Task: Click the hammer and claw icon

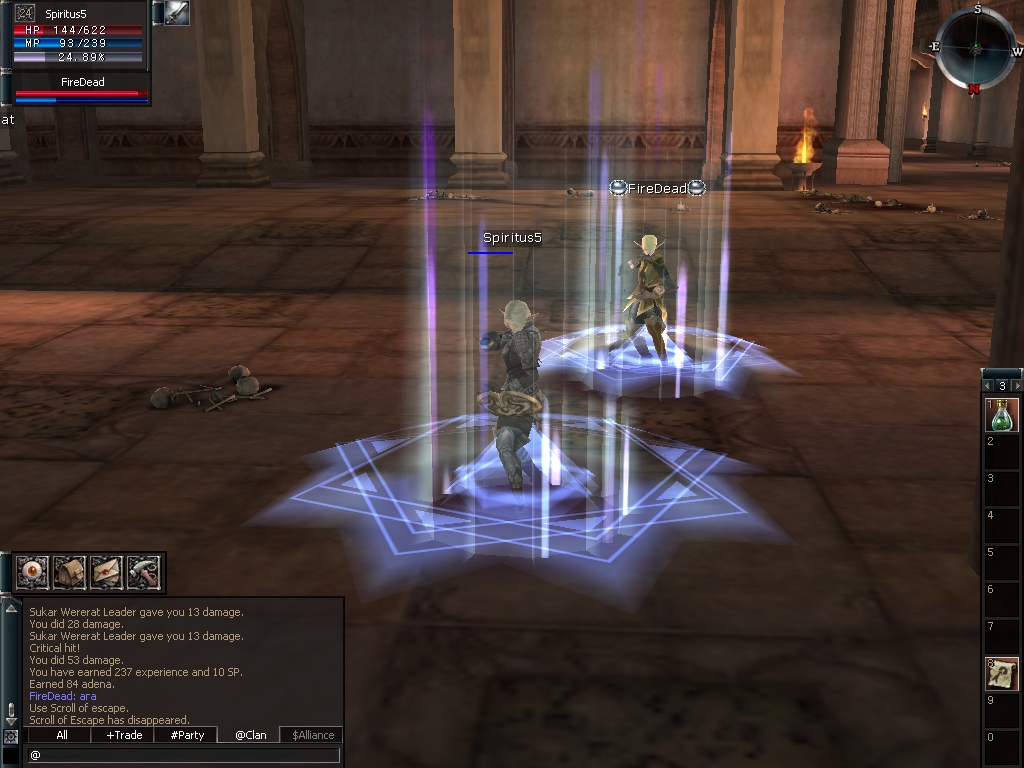Action: pyautogui.click(x=143, y=573)
